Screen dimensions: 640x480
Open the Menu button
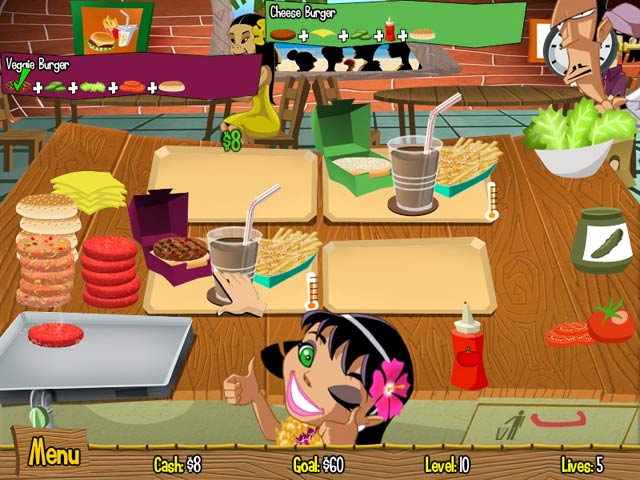coord(52,455)
